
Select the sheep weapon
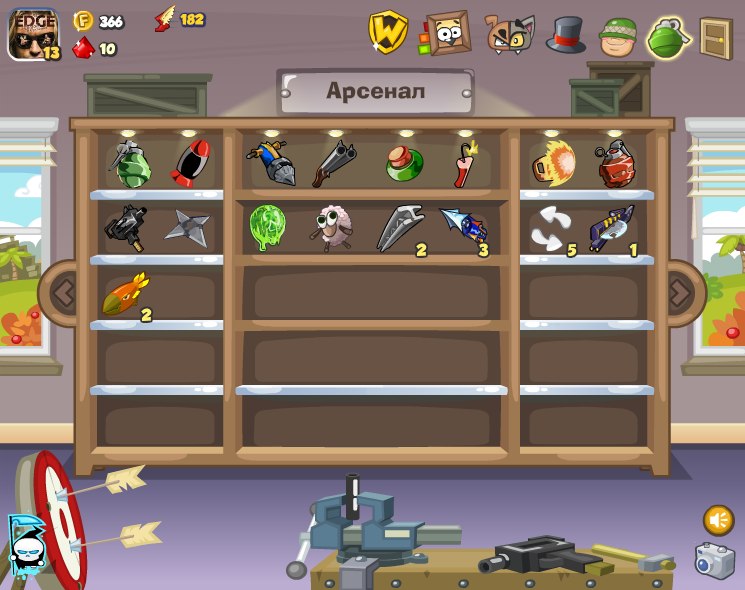tap(333, 228)
